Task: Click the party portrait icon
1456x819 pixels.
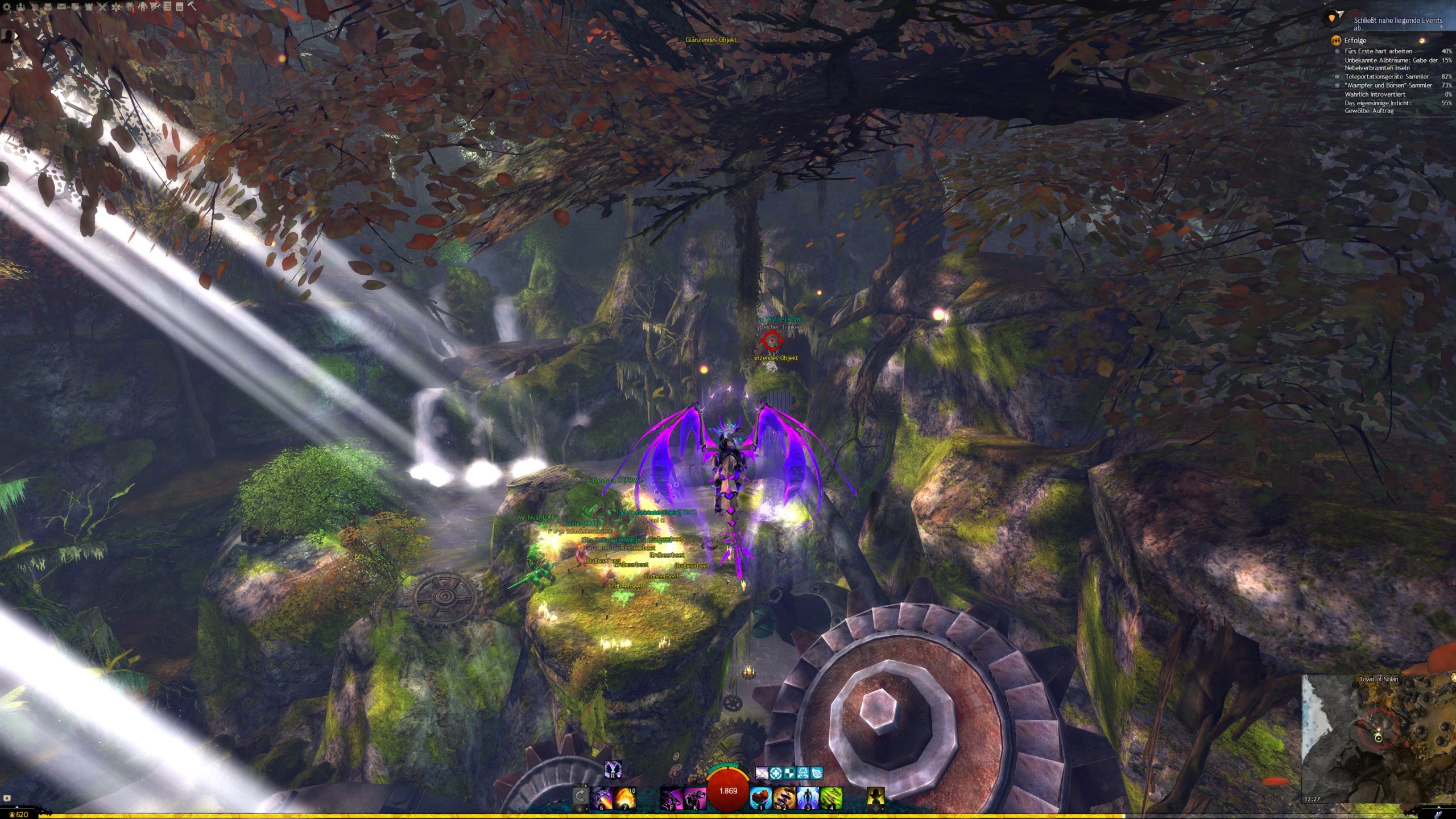Action: [8, 35]
